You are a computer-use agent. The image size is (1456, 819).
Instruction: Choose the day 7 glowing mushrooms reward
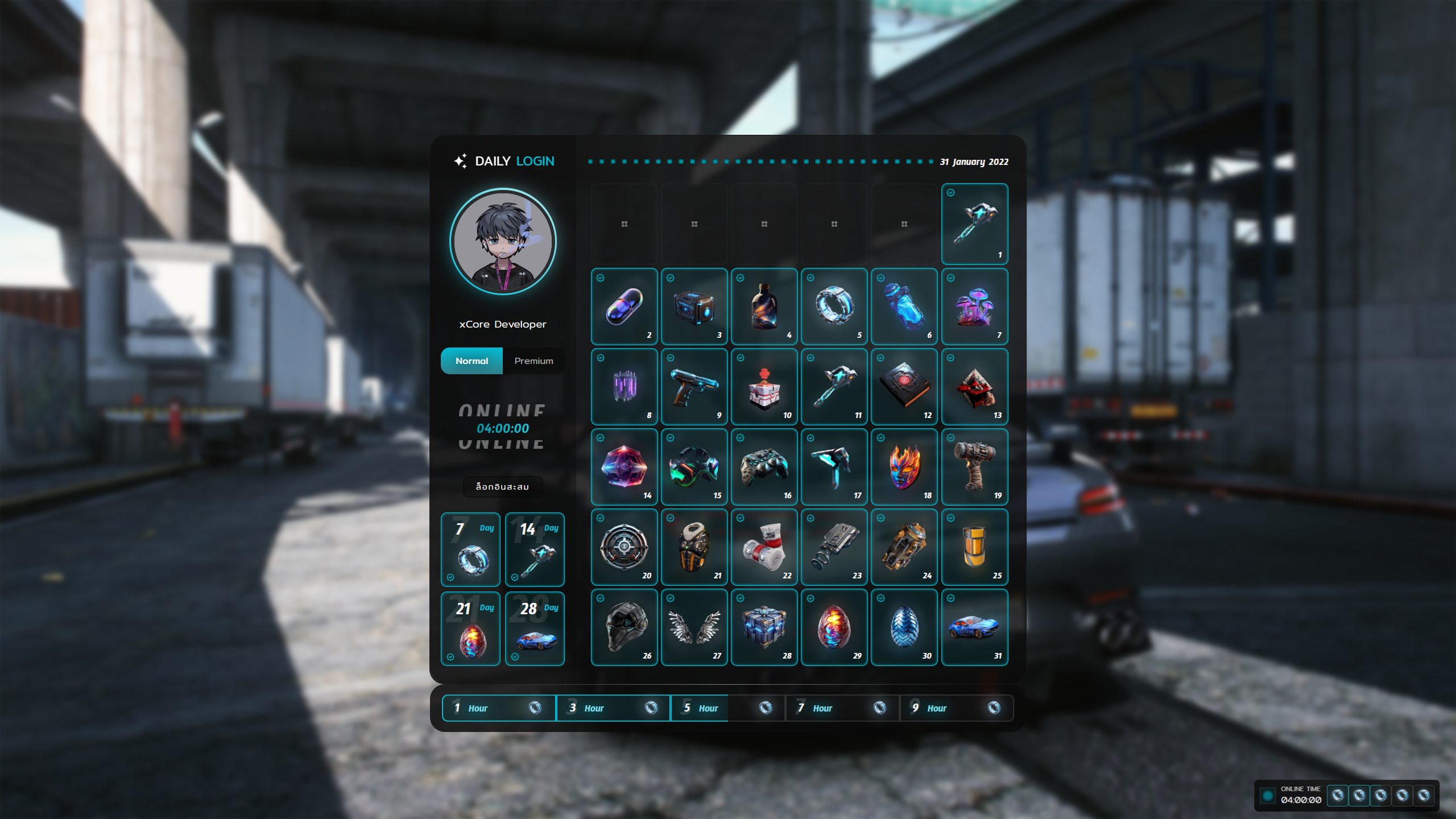pos(974,307)
